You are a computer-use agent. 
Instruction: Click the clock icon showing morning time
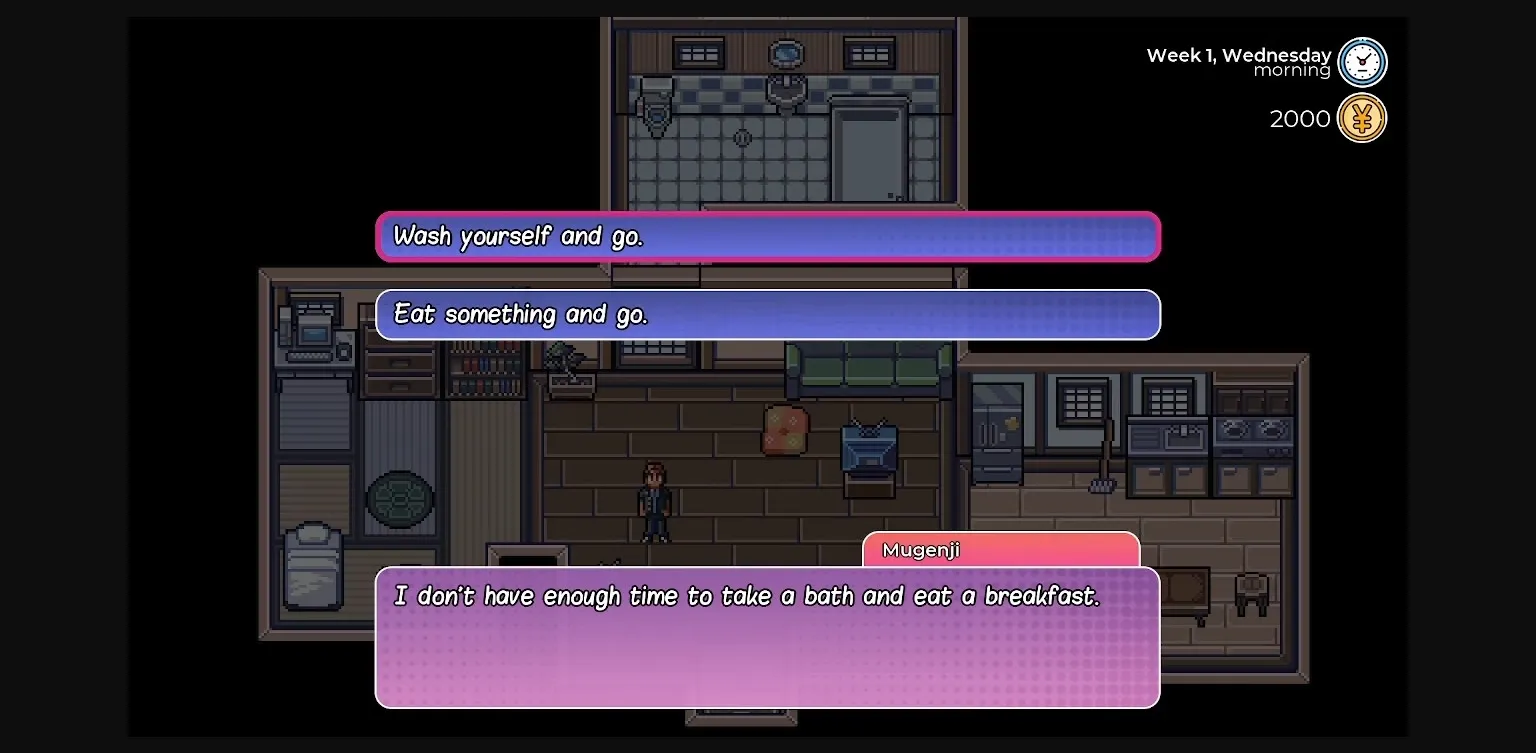click(1362, 61)
